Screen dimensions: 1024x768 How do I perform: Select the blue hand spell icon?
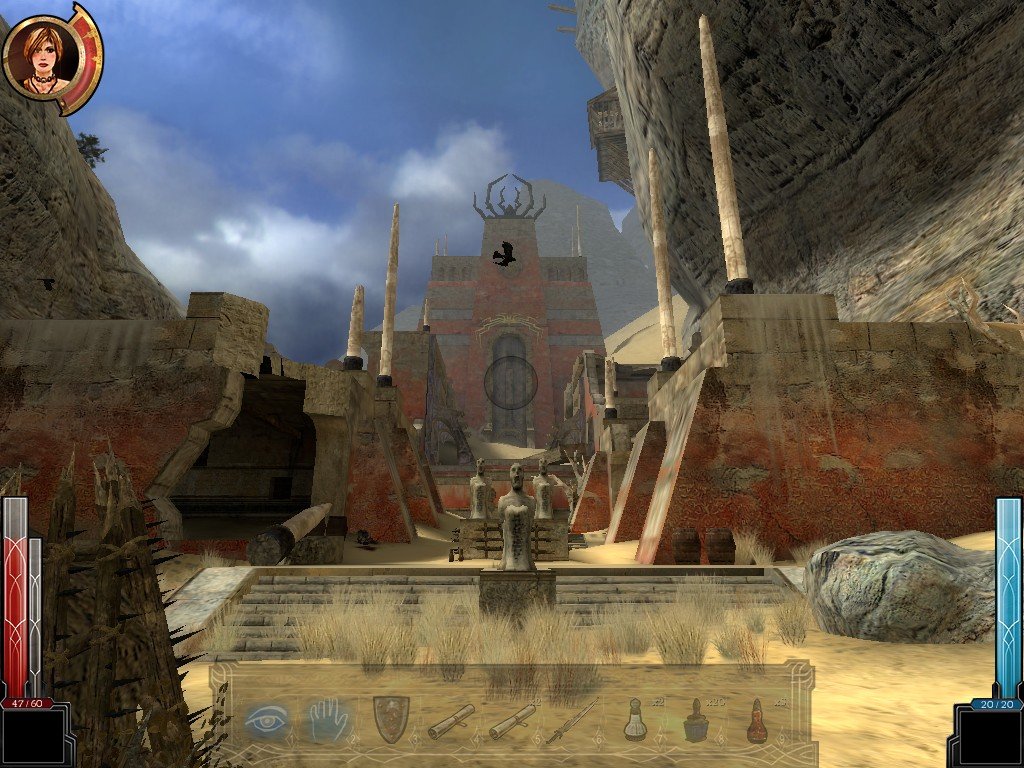coord(329,718)
